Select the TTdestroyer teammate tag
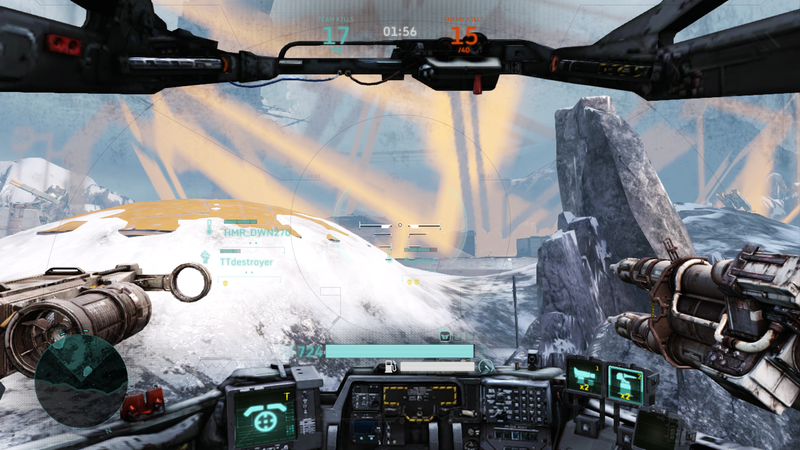The height and width of the screenshot is (450, 800). pyautogui.click(x=248, y=261)
